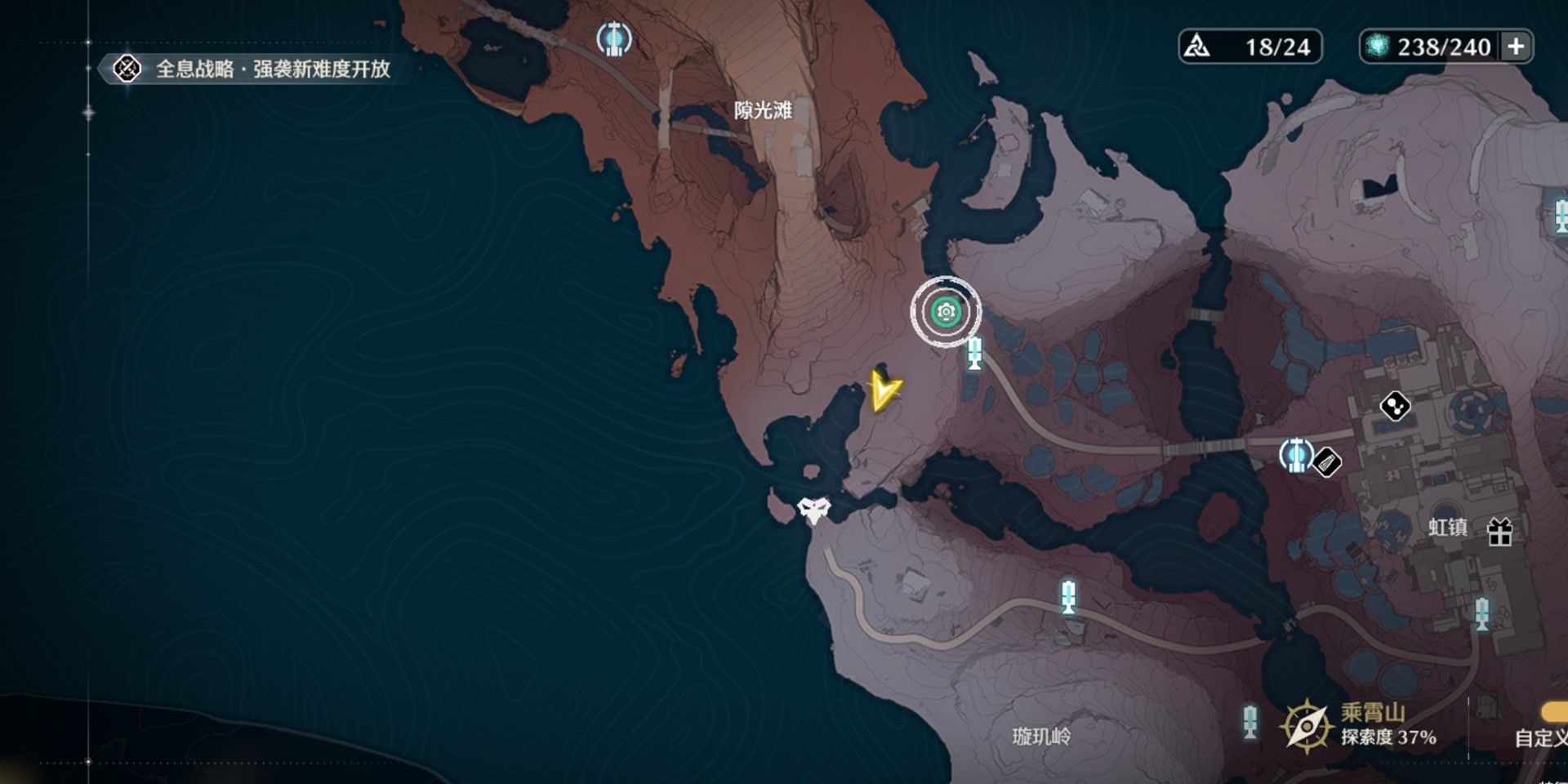1568x784 pixels.
Task: Click the yellow player arrow marker
Action: click(884, 390)
